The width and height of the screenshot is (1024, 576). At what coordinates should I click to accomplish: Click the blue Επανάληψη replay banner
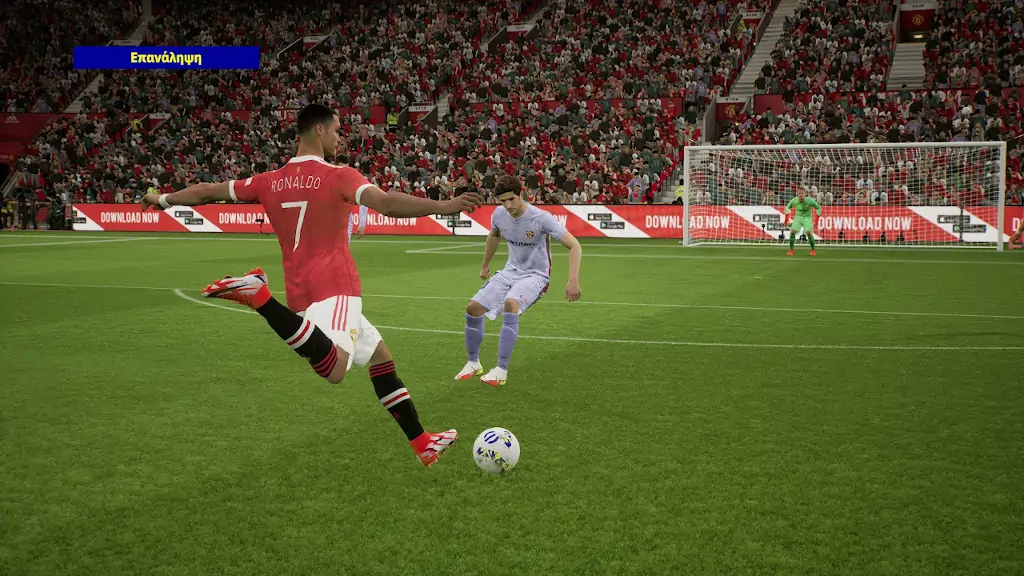[166, 58]
